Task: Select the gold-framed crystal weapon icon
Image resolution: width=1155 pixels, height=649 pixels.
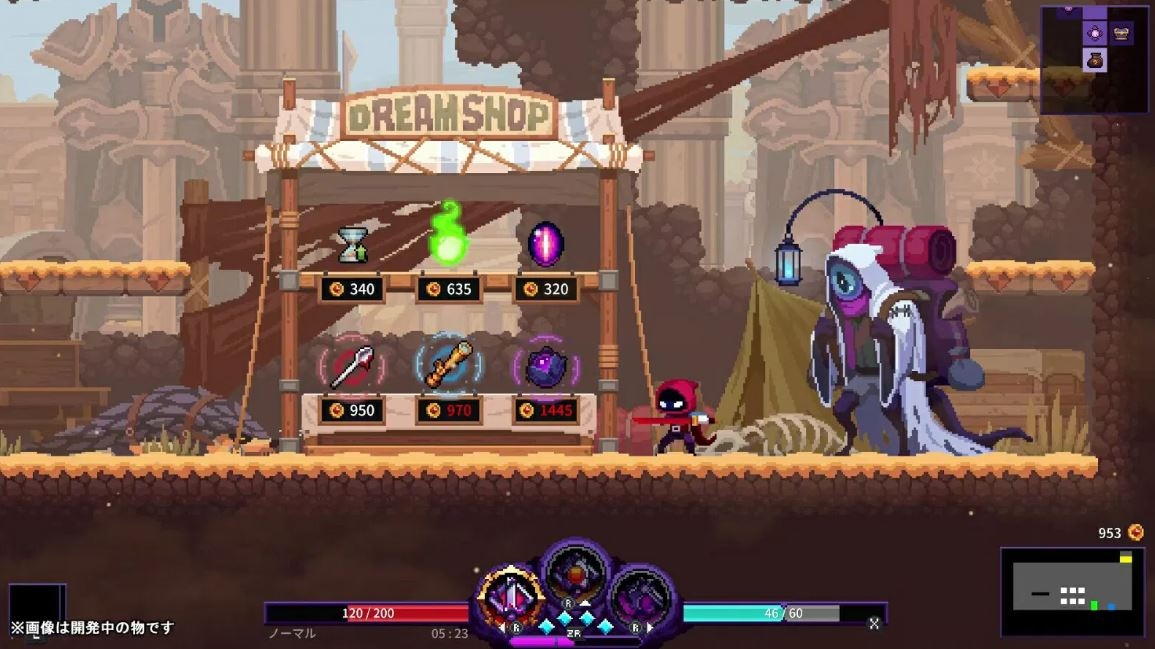Action: [x=511, y=596]
